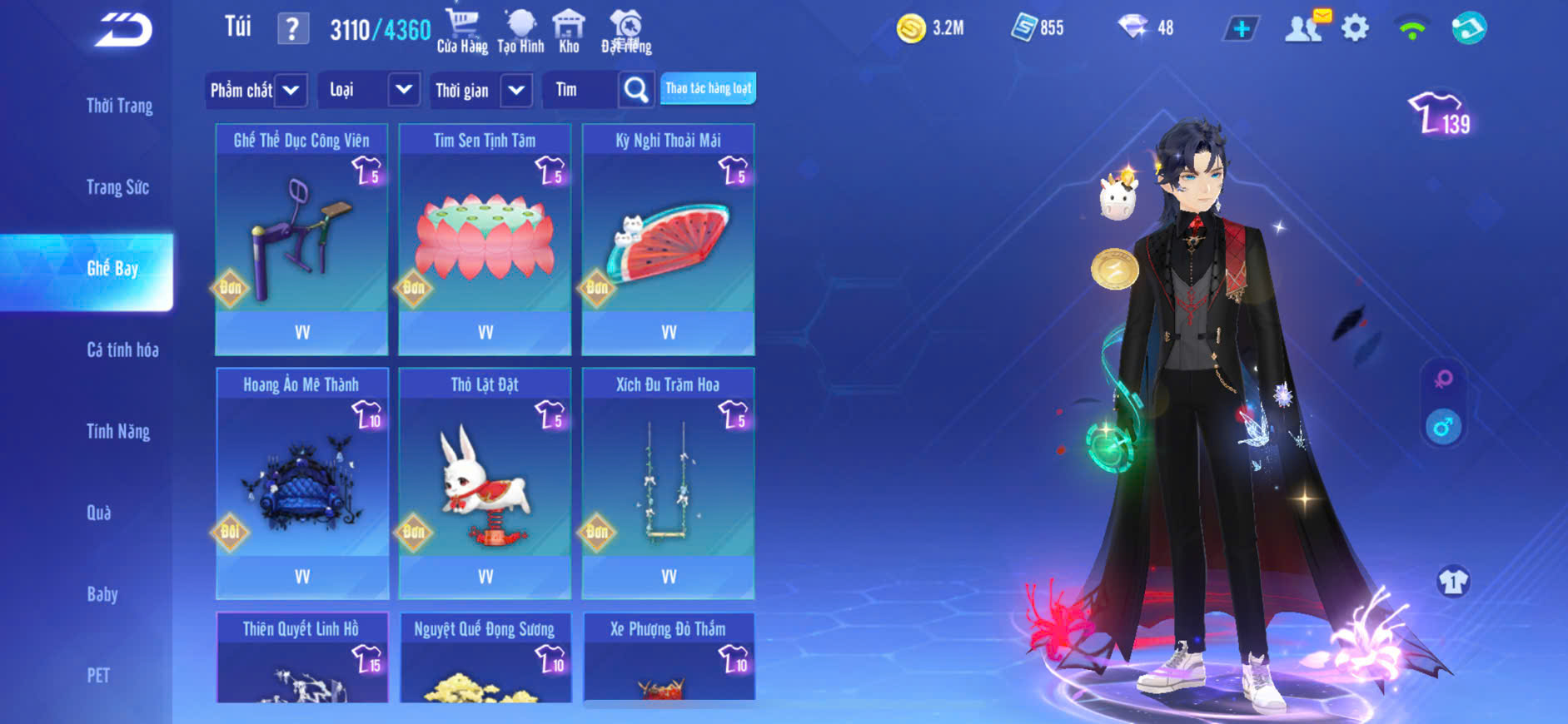Show the Baby category

click(102, 594)
